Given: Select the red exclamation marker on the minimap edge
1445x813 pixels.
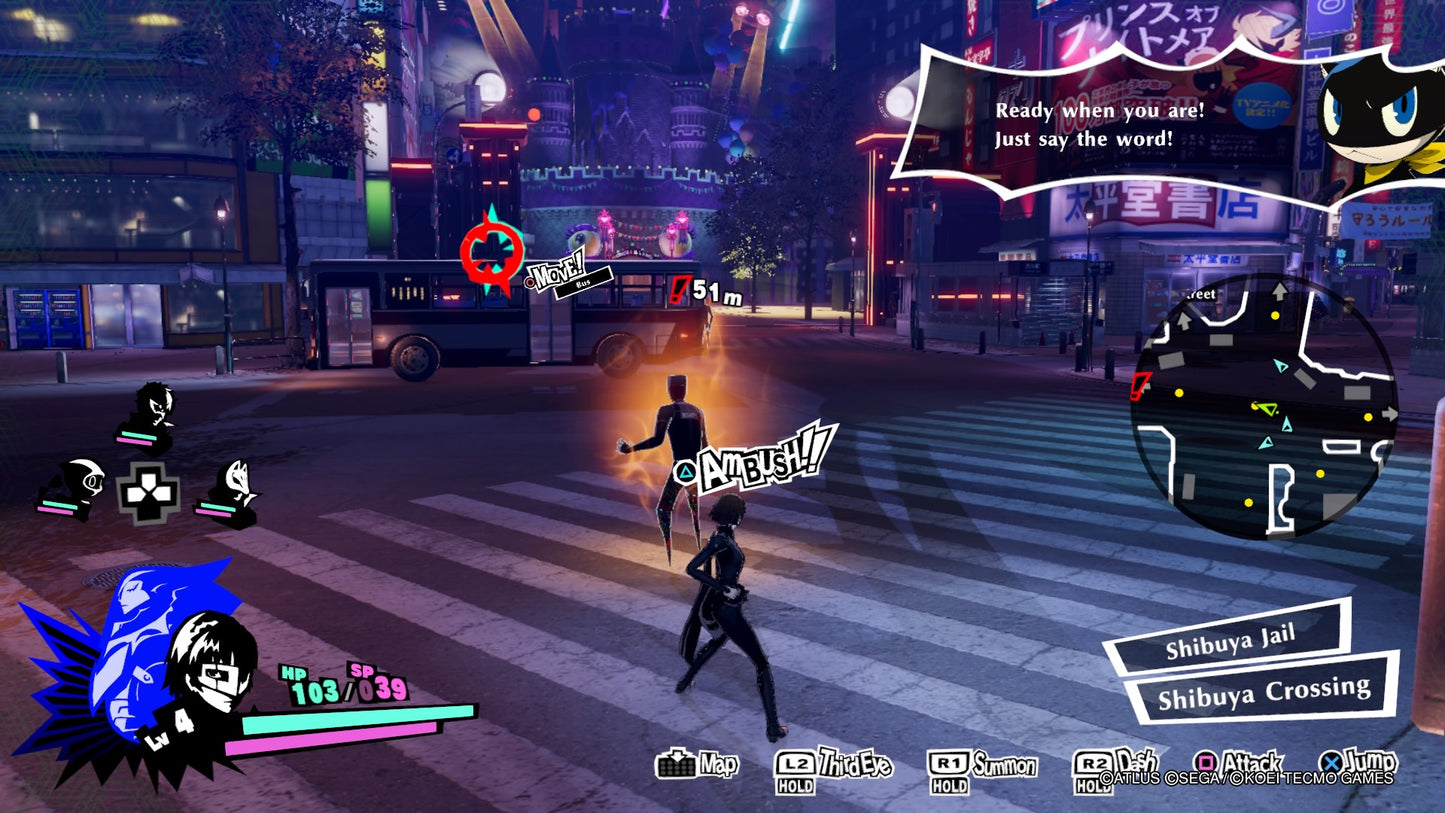Looking at the screenshot, I should [1139, 385].
